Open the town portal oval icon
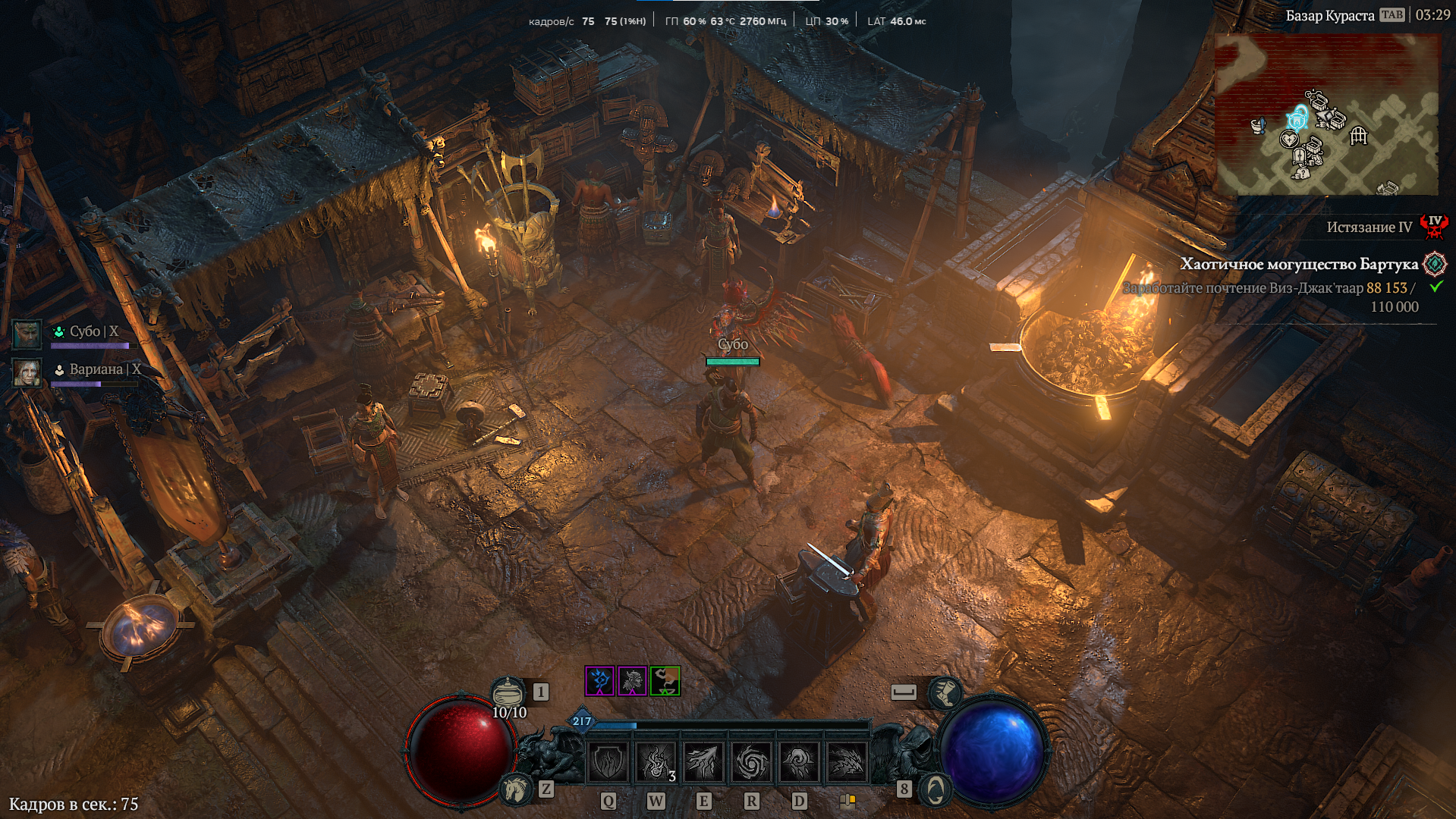This screenshot has height=819, width=1456. pyautogui.click(x=935, y=789)
